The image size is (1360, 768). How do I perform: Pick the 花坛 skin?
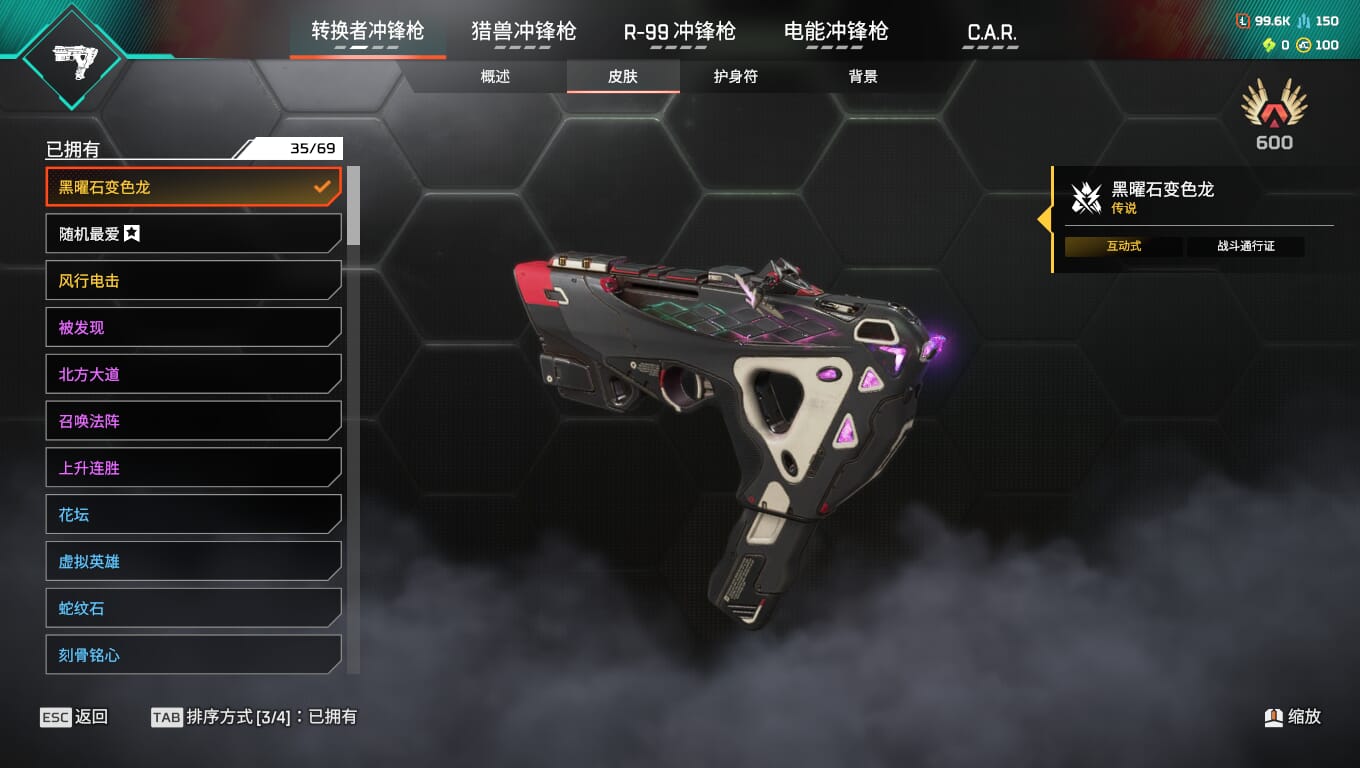[193, 515]
